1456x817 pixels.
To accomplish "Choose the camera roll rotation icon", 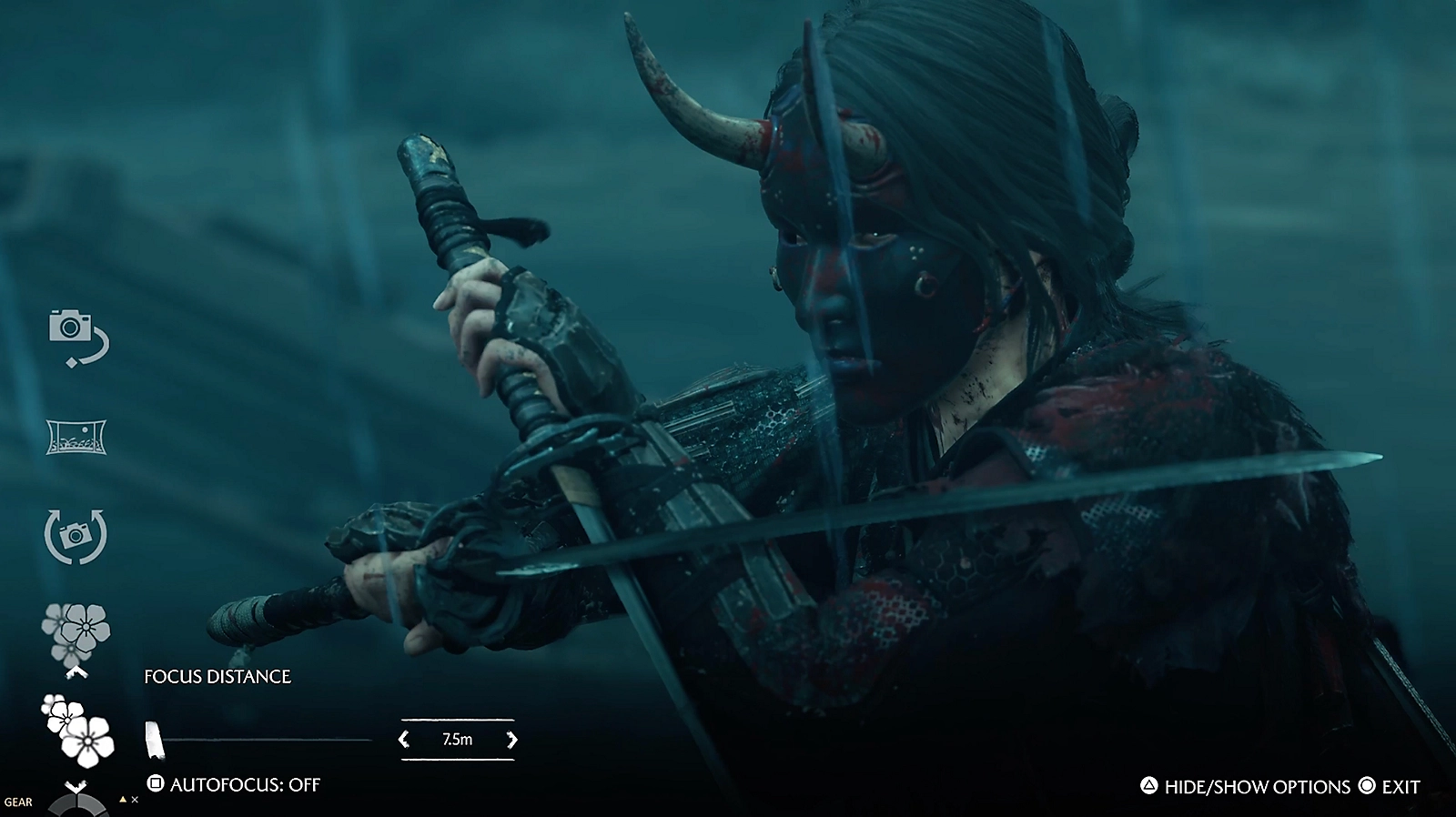I will tap(76, 536).
